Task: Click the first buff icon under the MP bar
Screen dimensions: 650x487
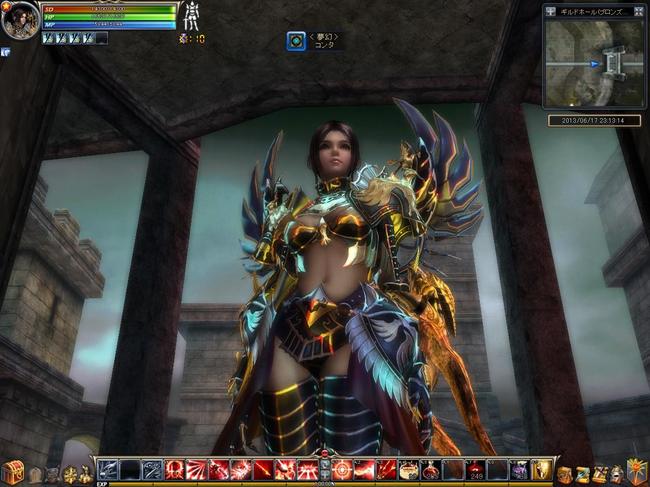Action: (x=48, y=38)
